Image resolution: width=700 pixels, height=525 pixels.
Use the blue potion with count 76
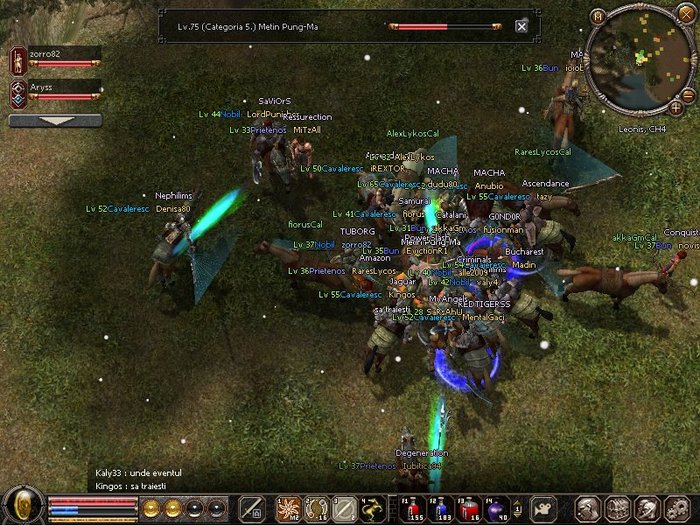point(471,507)
